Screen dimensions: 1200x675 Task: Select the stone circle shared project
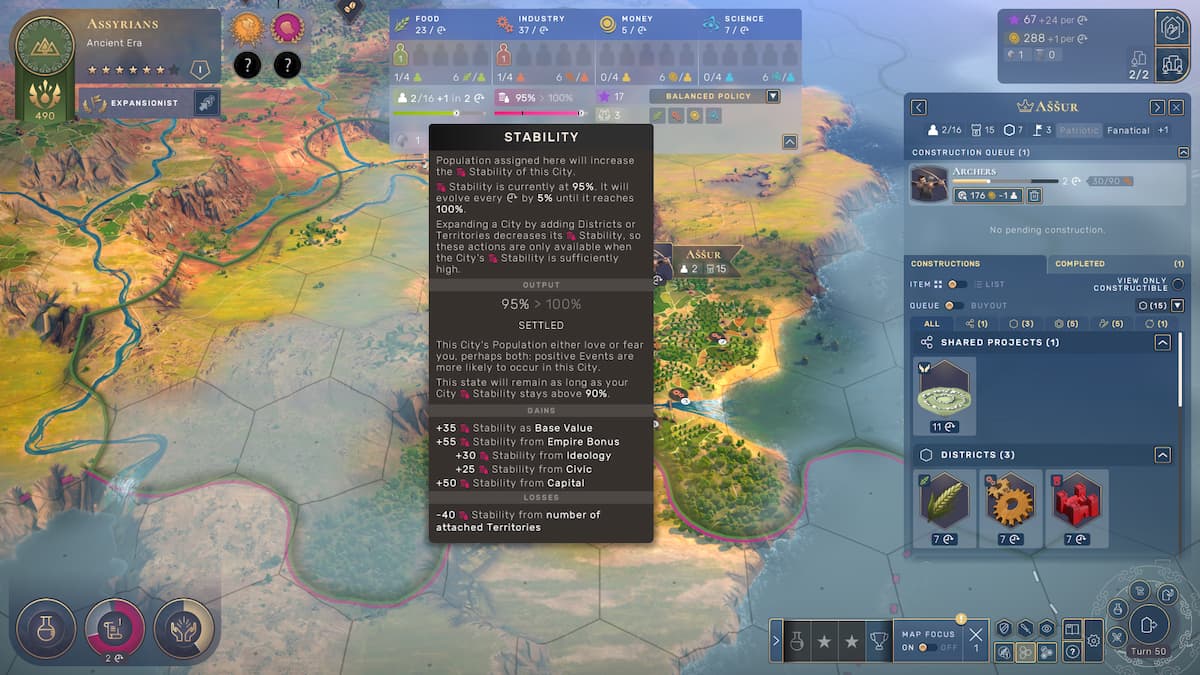[944, 390]
